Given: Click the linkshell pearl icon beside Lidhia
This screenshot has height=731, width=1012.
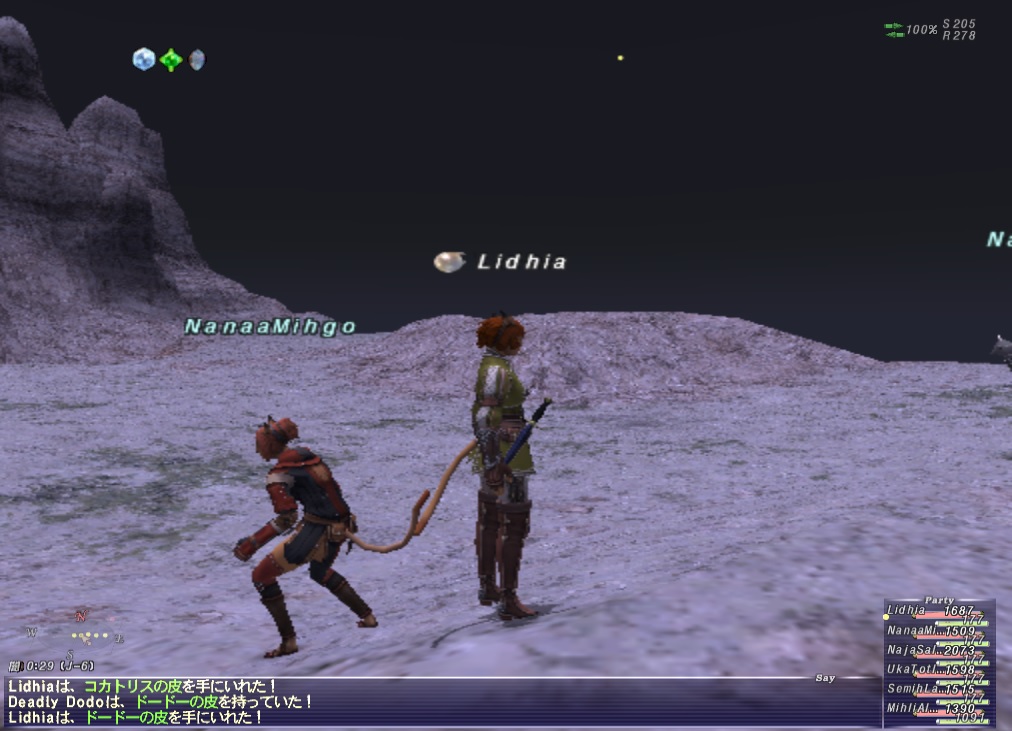Looking at the screenshot, I should [x=449, y=262].
